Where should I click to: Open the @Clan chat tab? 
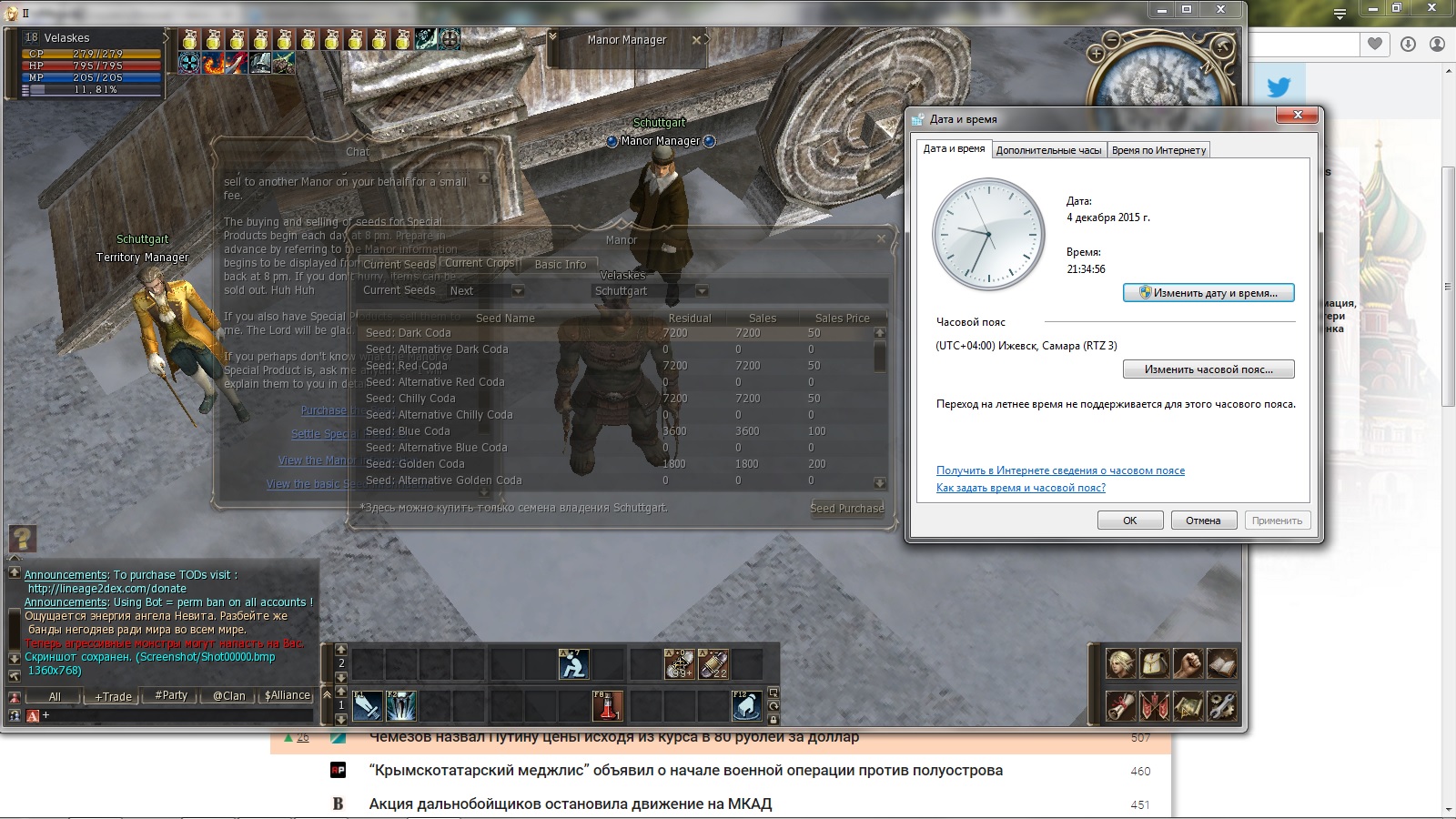228,696
